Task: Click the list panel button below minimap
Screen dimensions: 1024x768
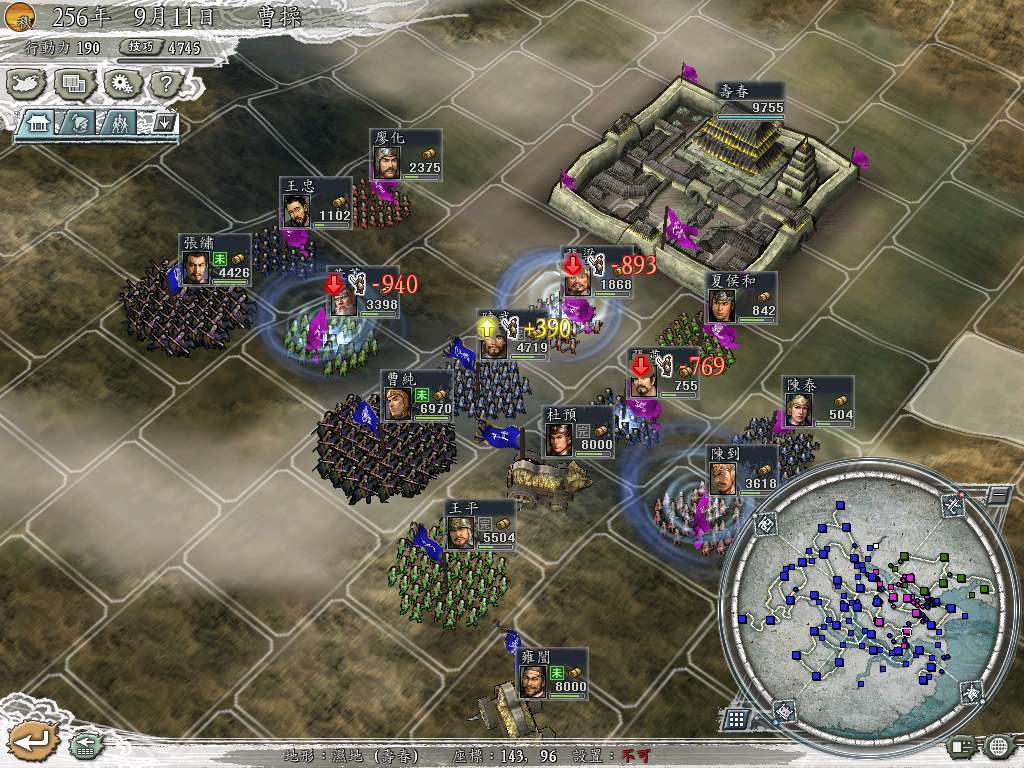Action: pyautogui.click(x=960, y=745)
